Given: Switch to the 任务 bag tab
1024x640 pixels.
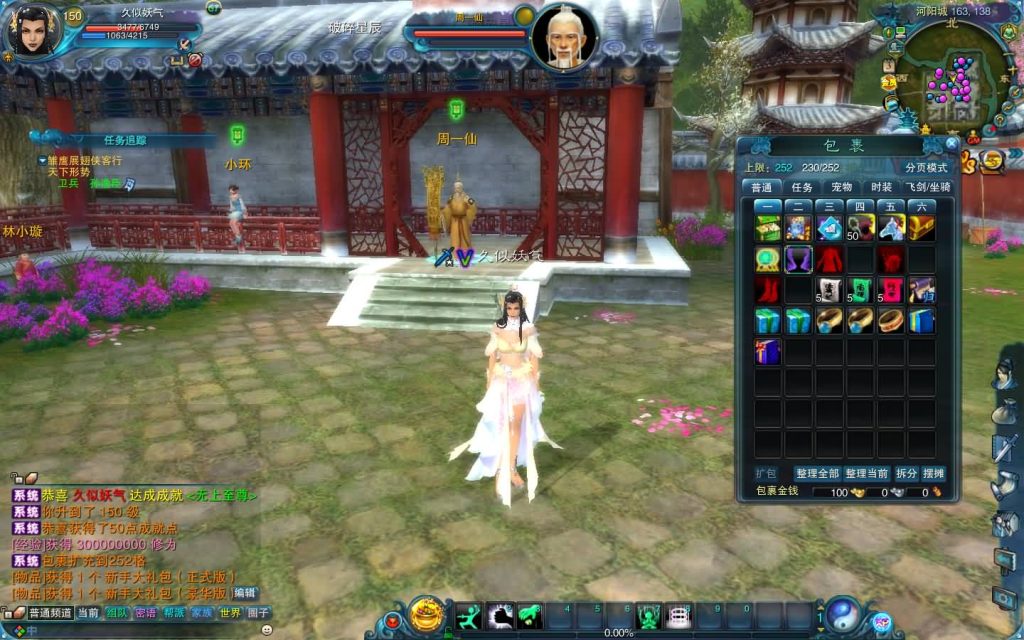Looking at the screenshot, I should pyautogui.click(x=802, y=187).
